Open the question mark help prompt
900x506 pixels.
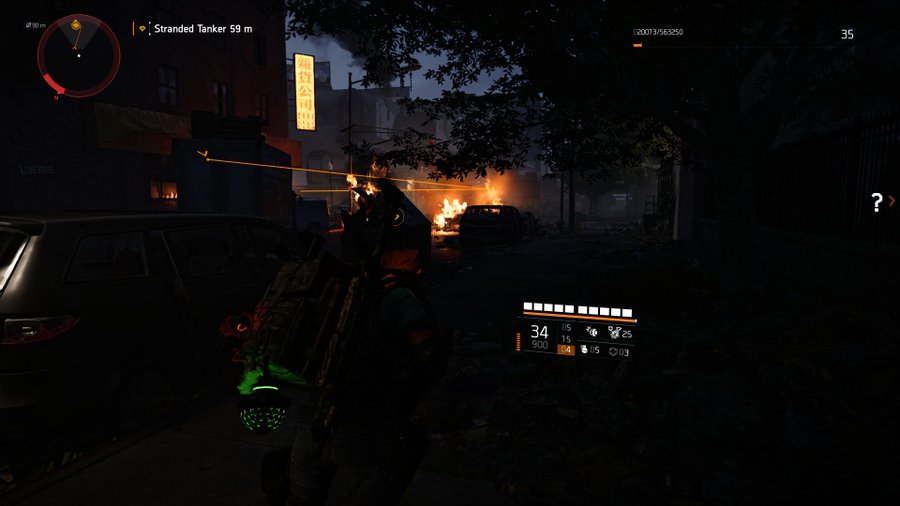(877, 202)
